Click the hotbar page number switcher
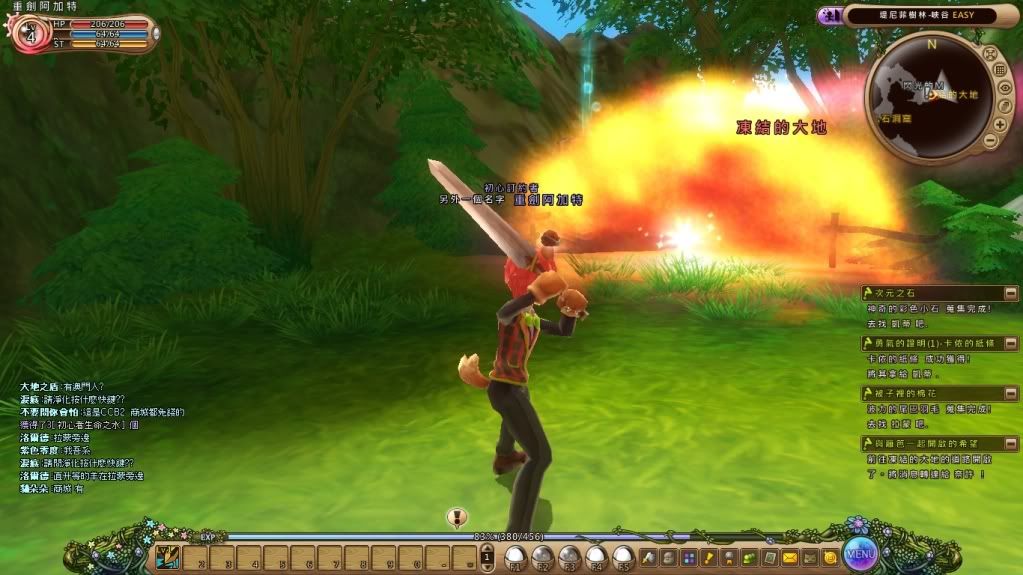The image size is (1023, 575). click(x=487, y=556)
